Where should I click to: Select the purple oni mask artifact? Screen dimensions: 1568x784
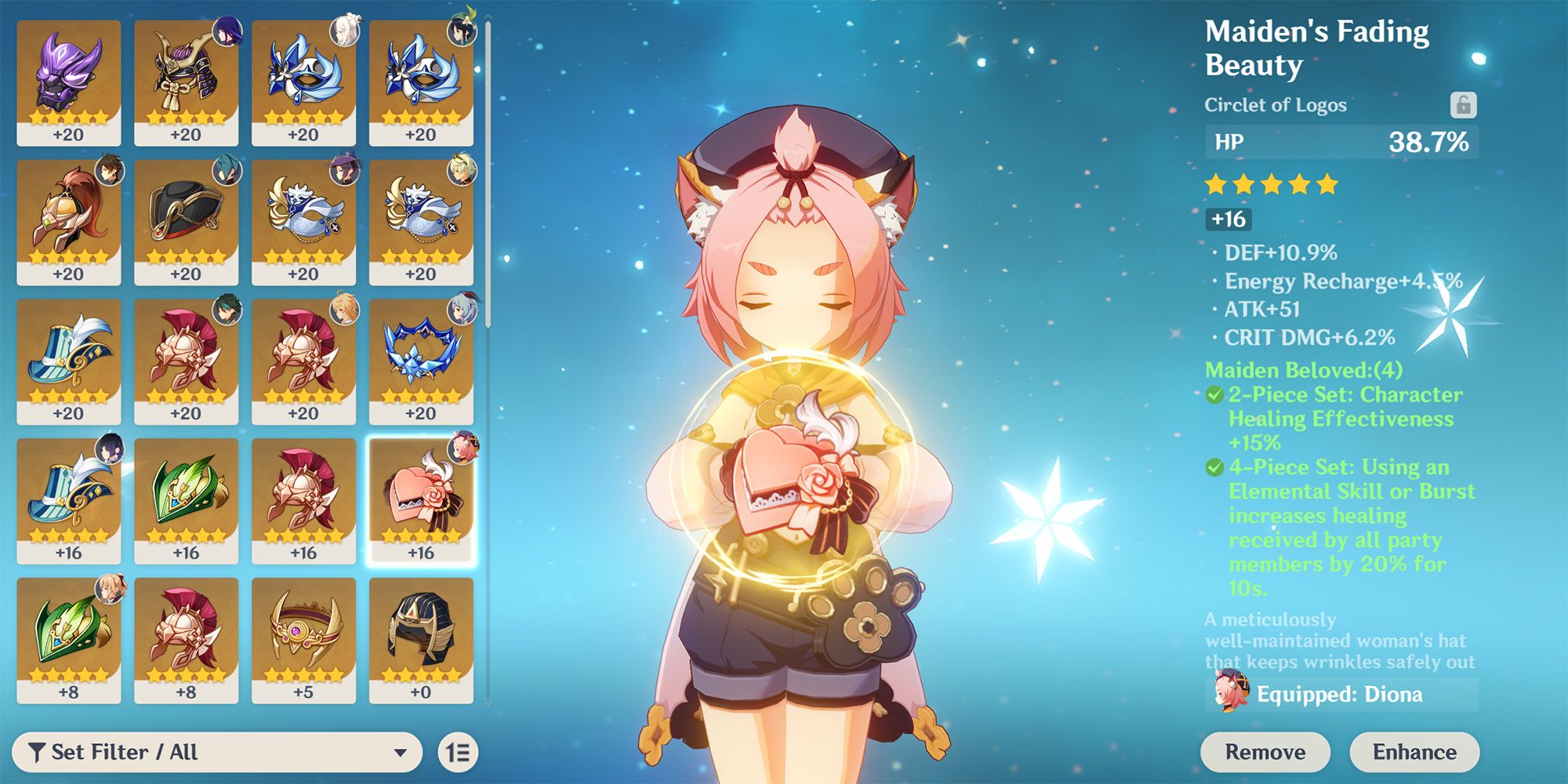(69, 82)
